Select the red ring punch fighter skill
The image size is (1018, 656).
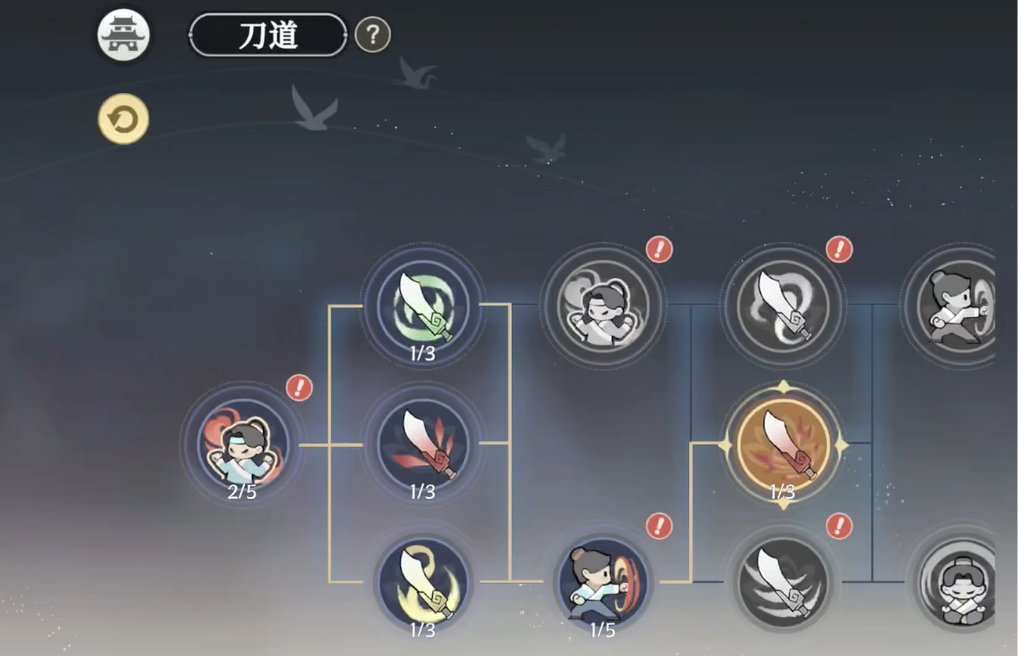tap(602, 581)
